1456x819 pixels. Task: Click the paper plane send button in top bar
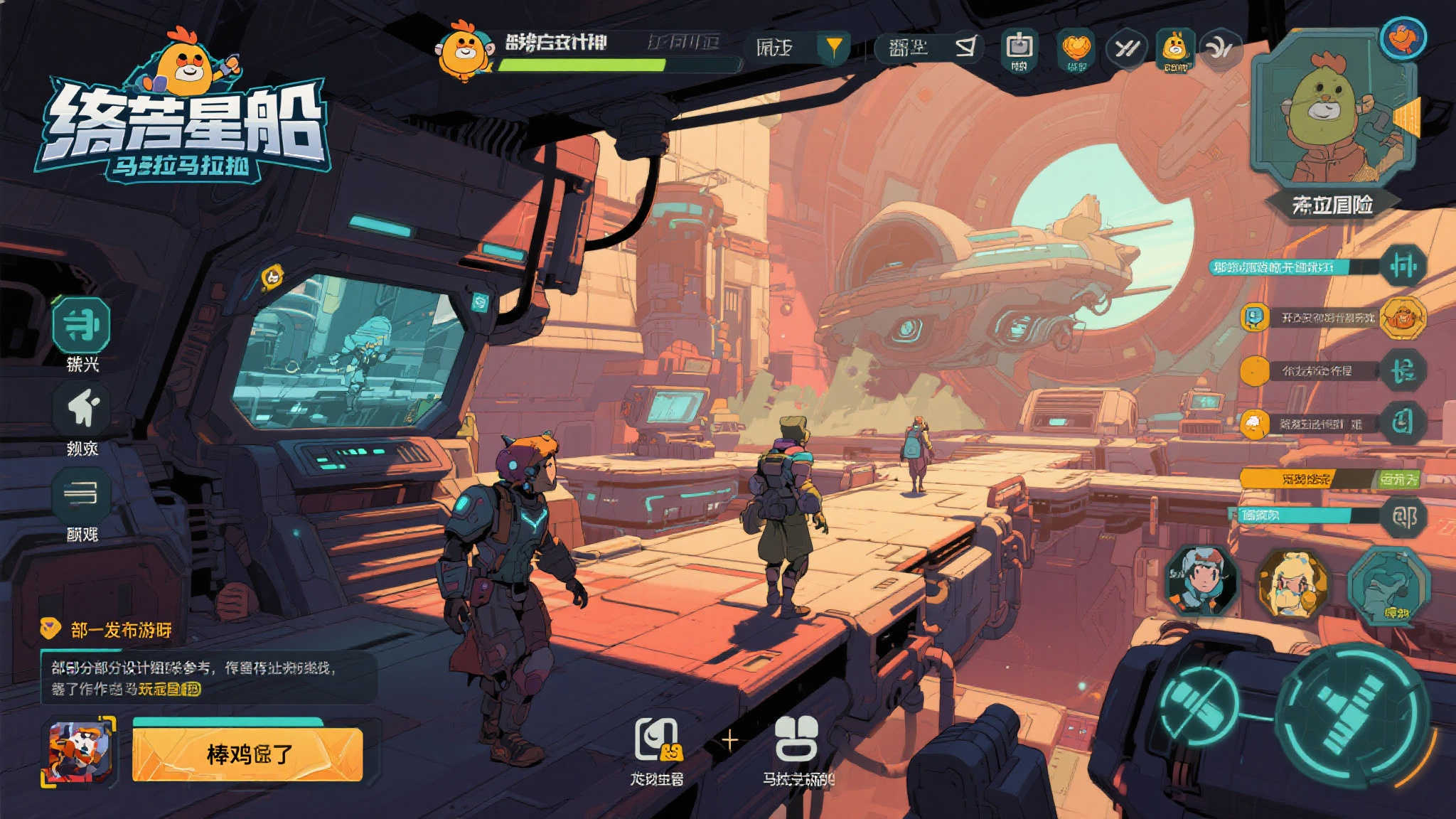(x=965, y=48)
